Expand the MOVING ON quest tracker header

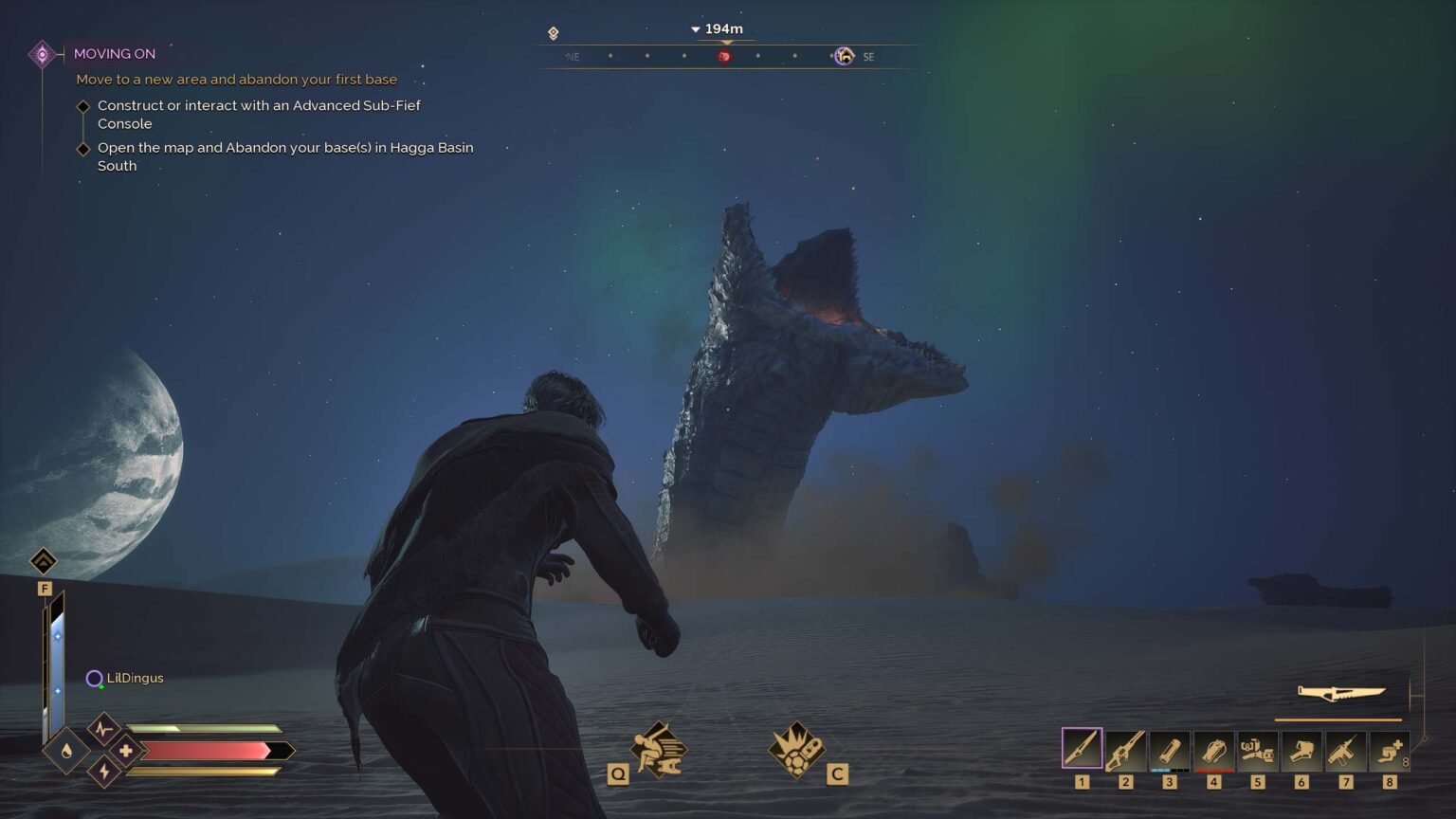pyautogui.click(x=115, y=54)
